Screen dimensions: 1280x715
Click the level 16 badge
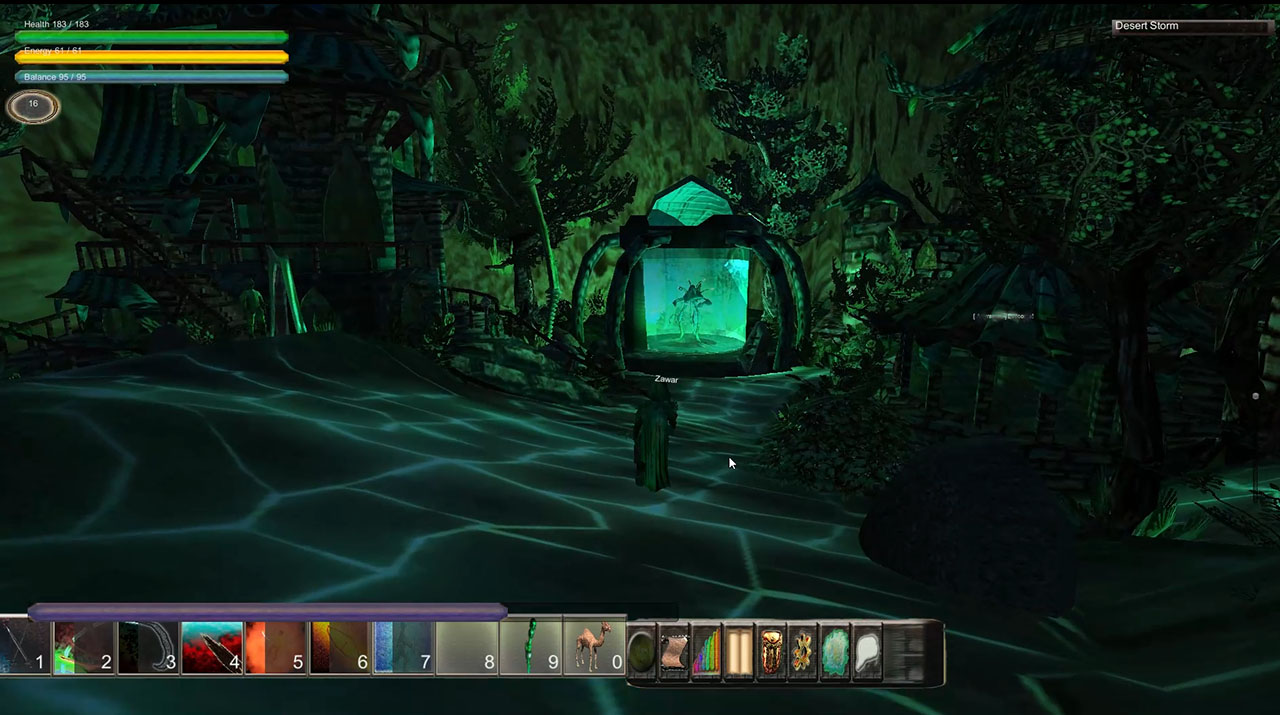click(33, 105)
